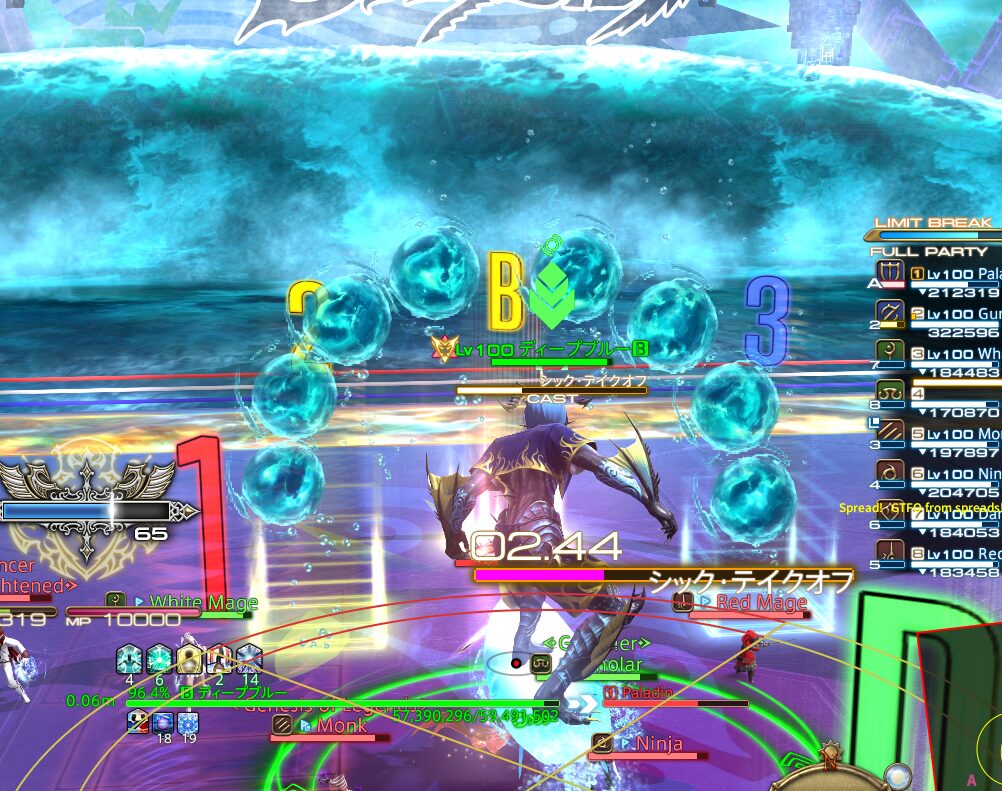Choose the White Mage in the party list
Image resolution: width=1002 pixels, height=791 pixels.
point(955,354)
